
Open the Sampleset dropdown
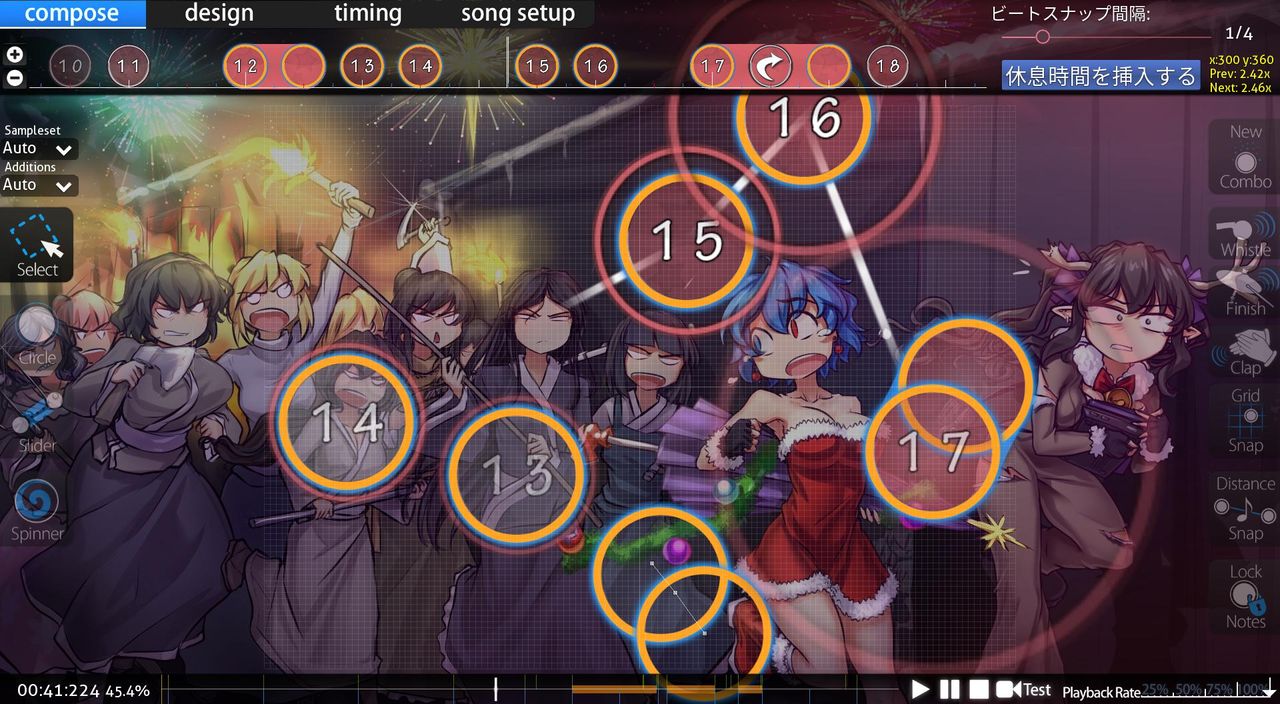[39, 149]
